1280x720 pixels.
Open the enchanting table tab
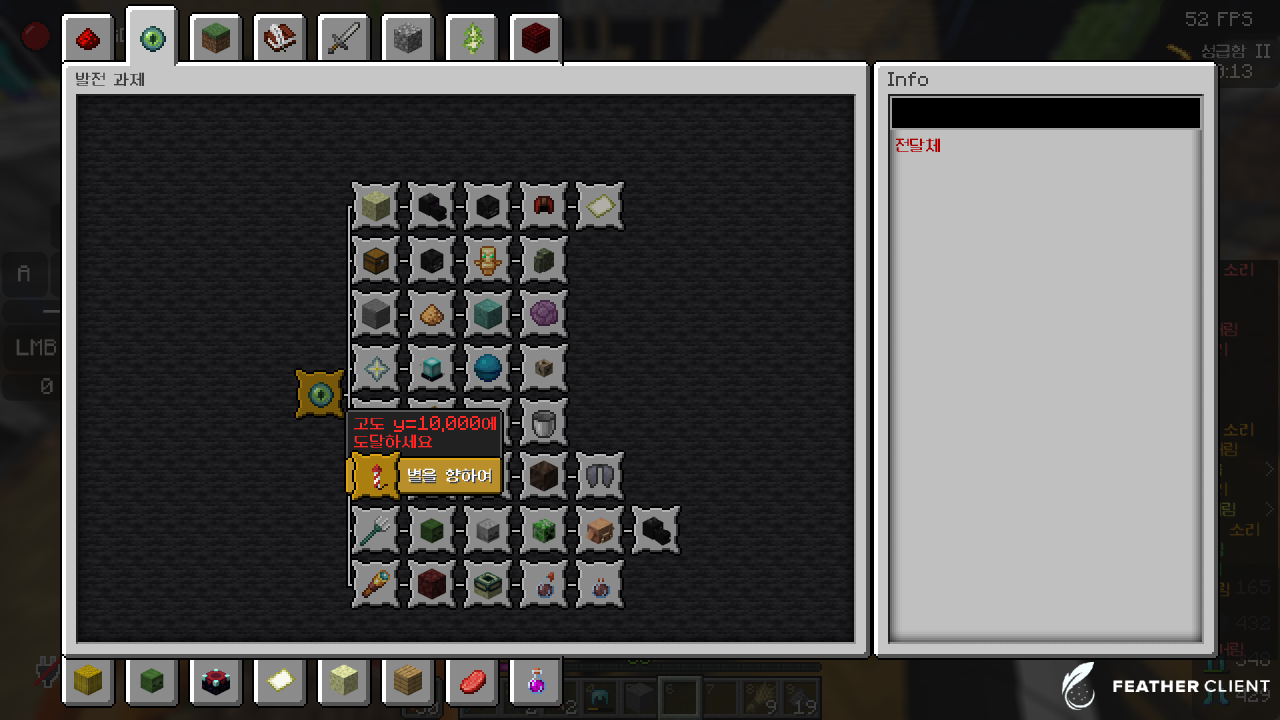pos(215,681)
